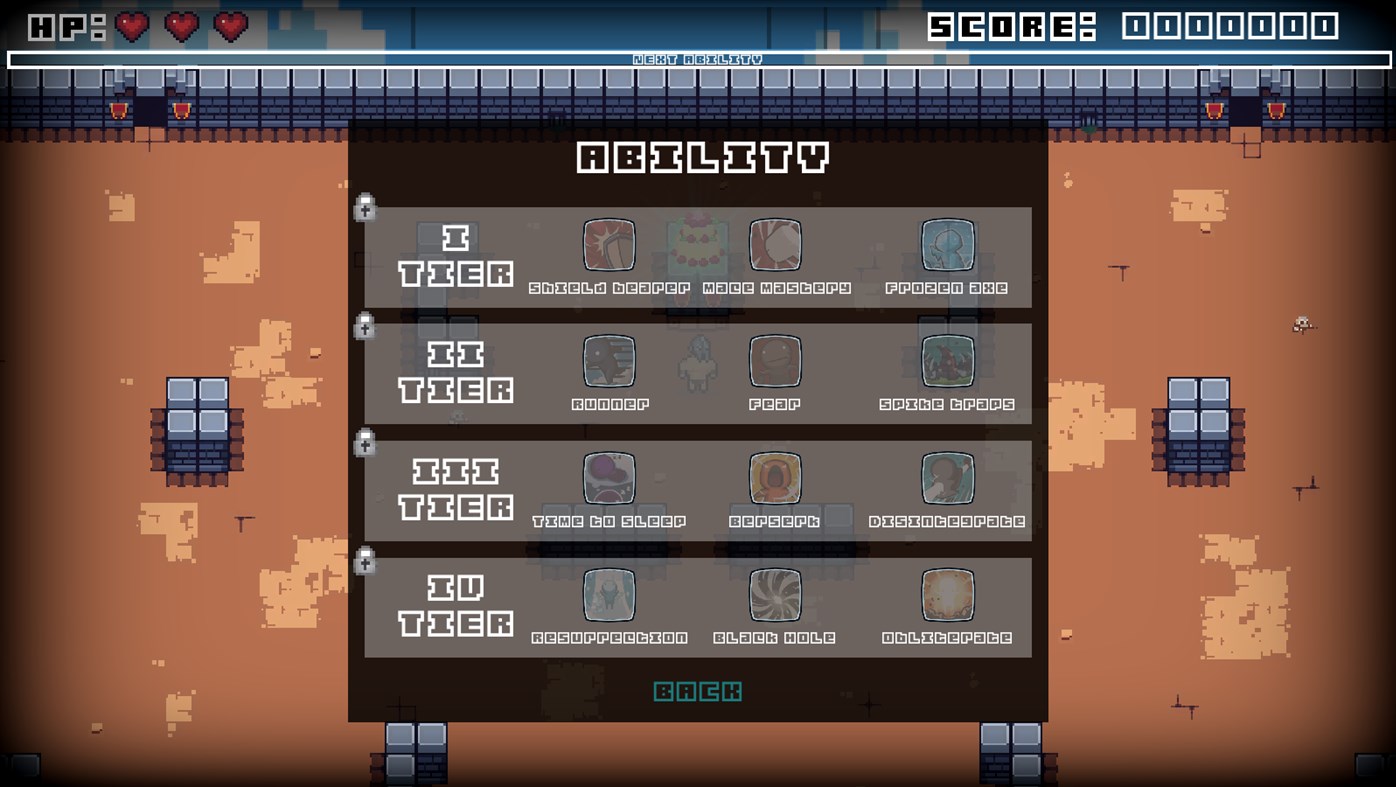Screen dimensions: 1396x787
Task: Pick the Resurrection ability in Tier IV
Action: [x=609, y=594]
